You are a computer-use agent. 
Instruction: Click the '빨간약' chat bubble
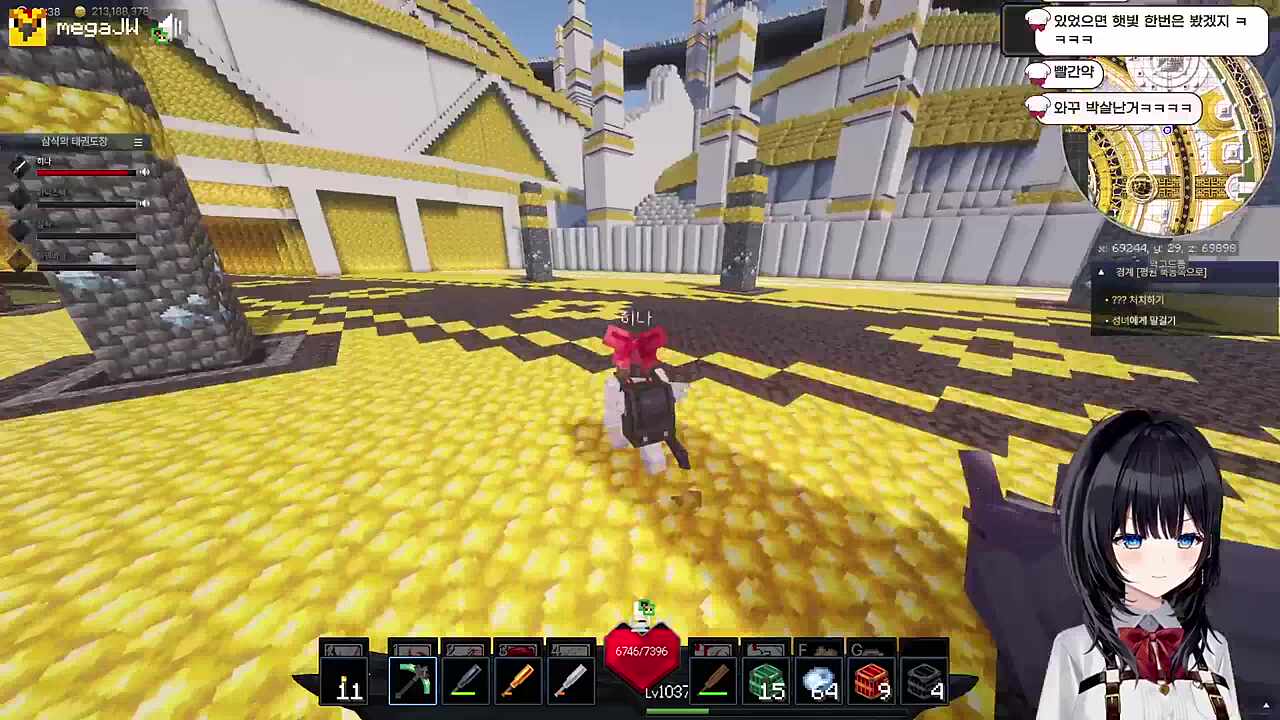point(1073,72)
